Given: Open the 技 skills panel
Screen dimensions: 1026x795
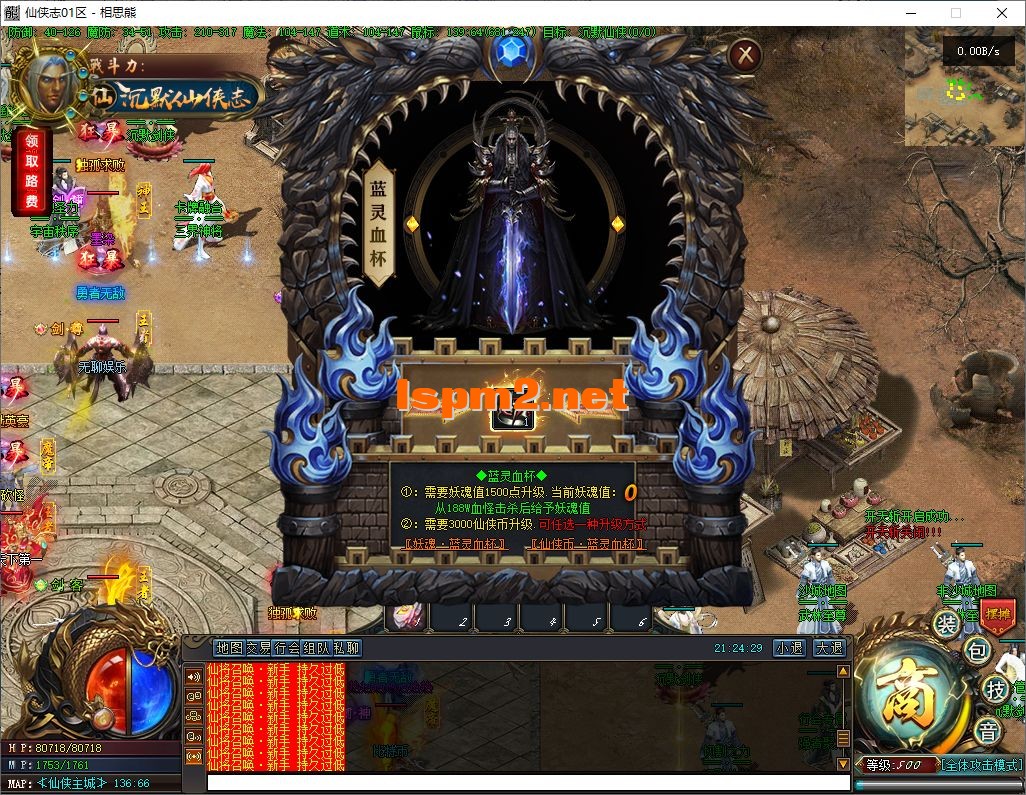Looking at the screenshot, I should pyautogui.click(x=994, y=689).
